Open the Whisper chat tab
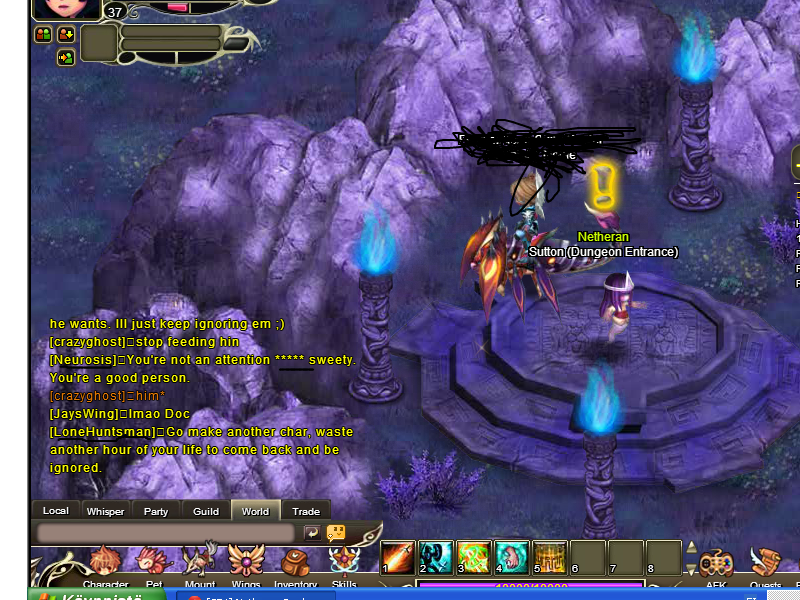 coord(106,511)
